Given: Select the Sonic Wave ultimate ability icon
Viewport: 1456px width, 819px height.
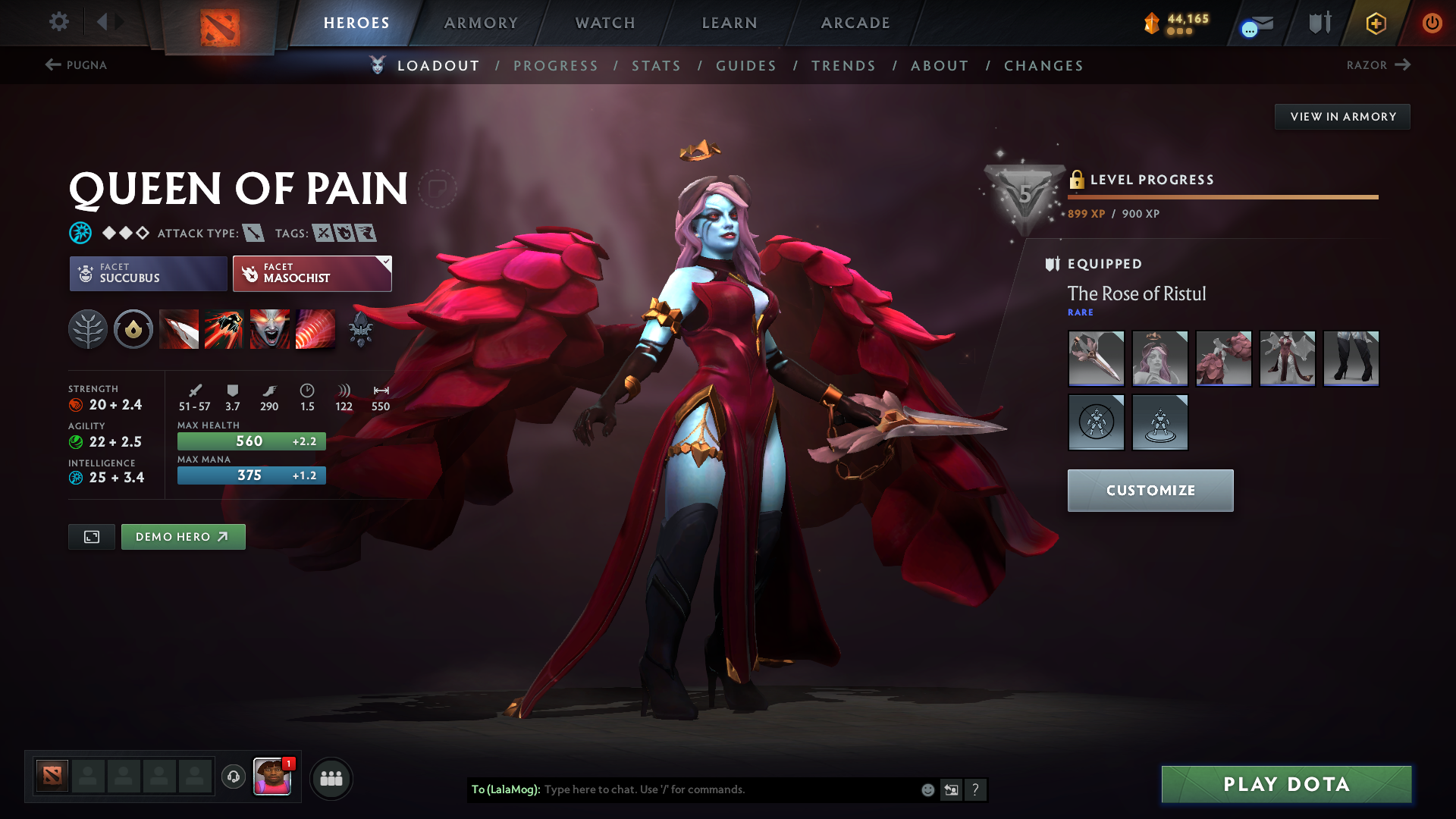Looking at the screenshot, I should click(315, 329).
